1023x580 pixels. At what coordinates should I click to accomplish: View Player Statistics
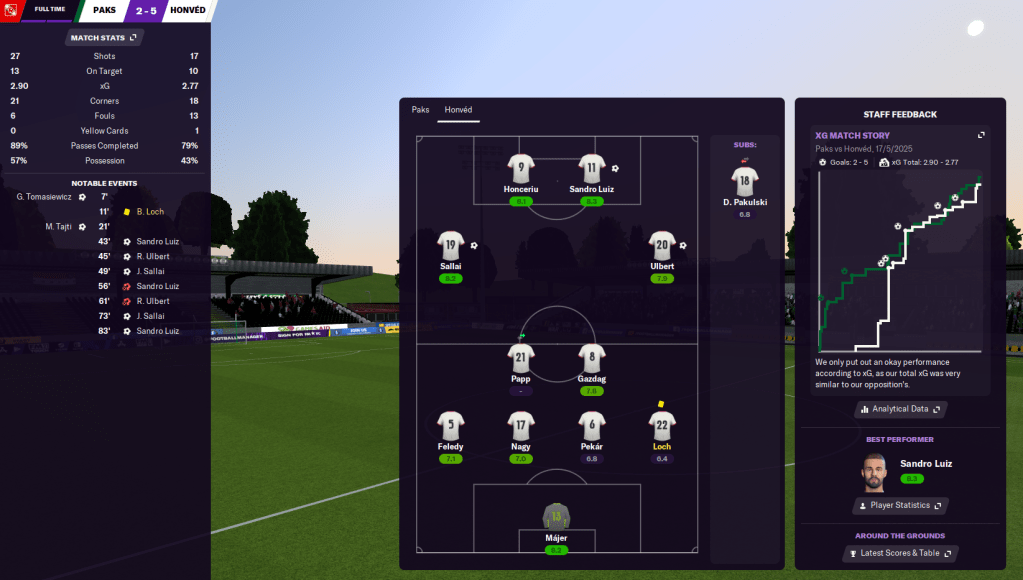click(x=900, y=506)
